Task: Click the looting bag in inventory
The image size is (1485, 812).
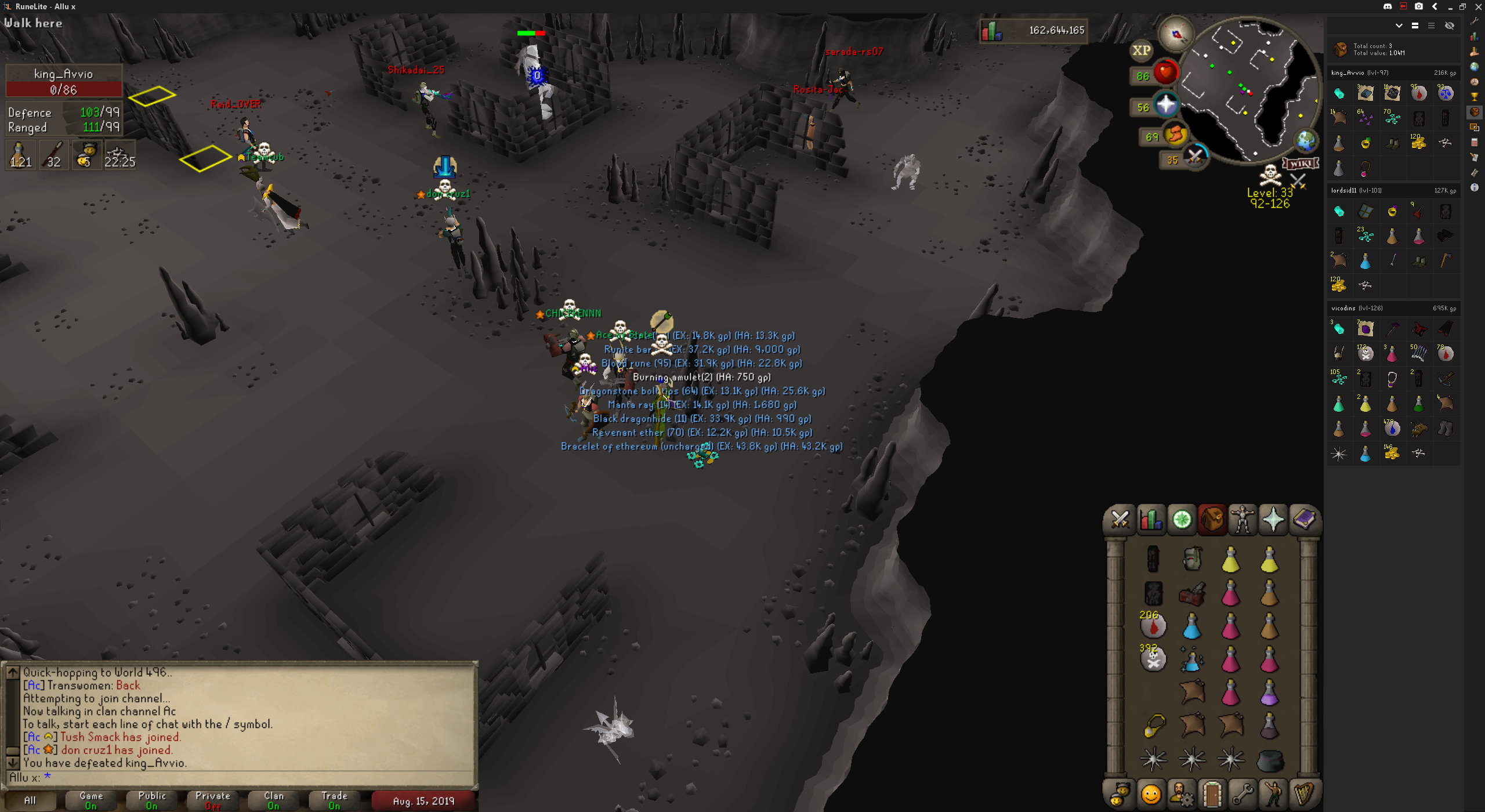Action: [x=1191, y=593]
